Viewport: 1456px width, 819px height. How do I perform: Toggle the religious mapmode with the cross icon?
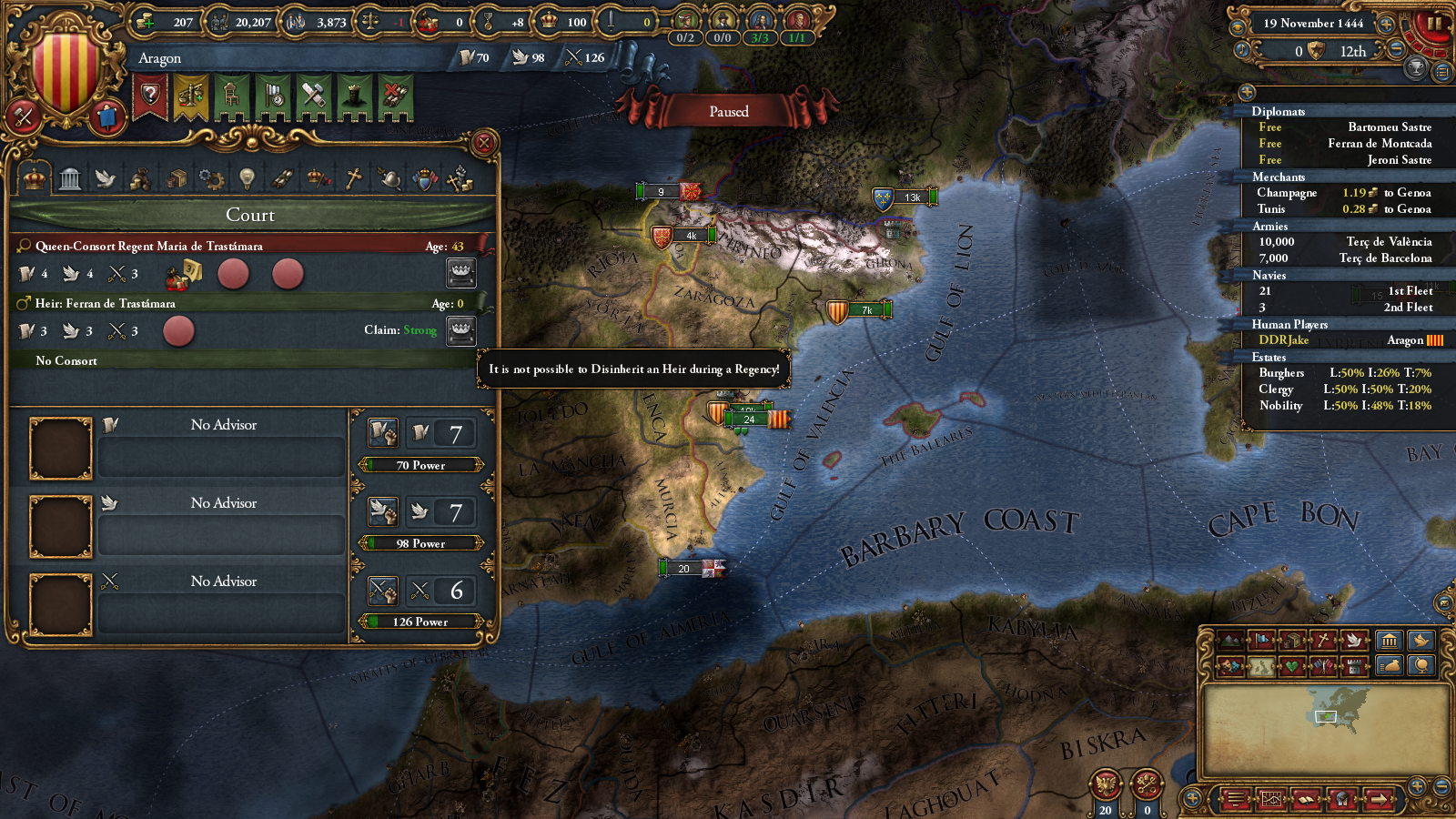[1324, 640]
